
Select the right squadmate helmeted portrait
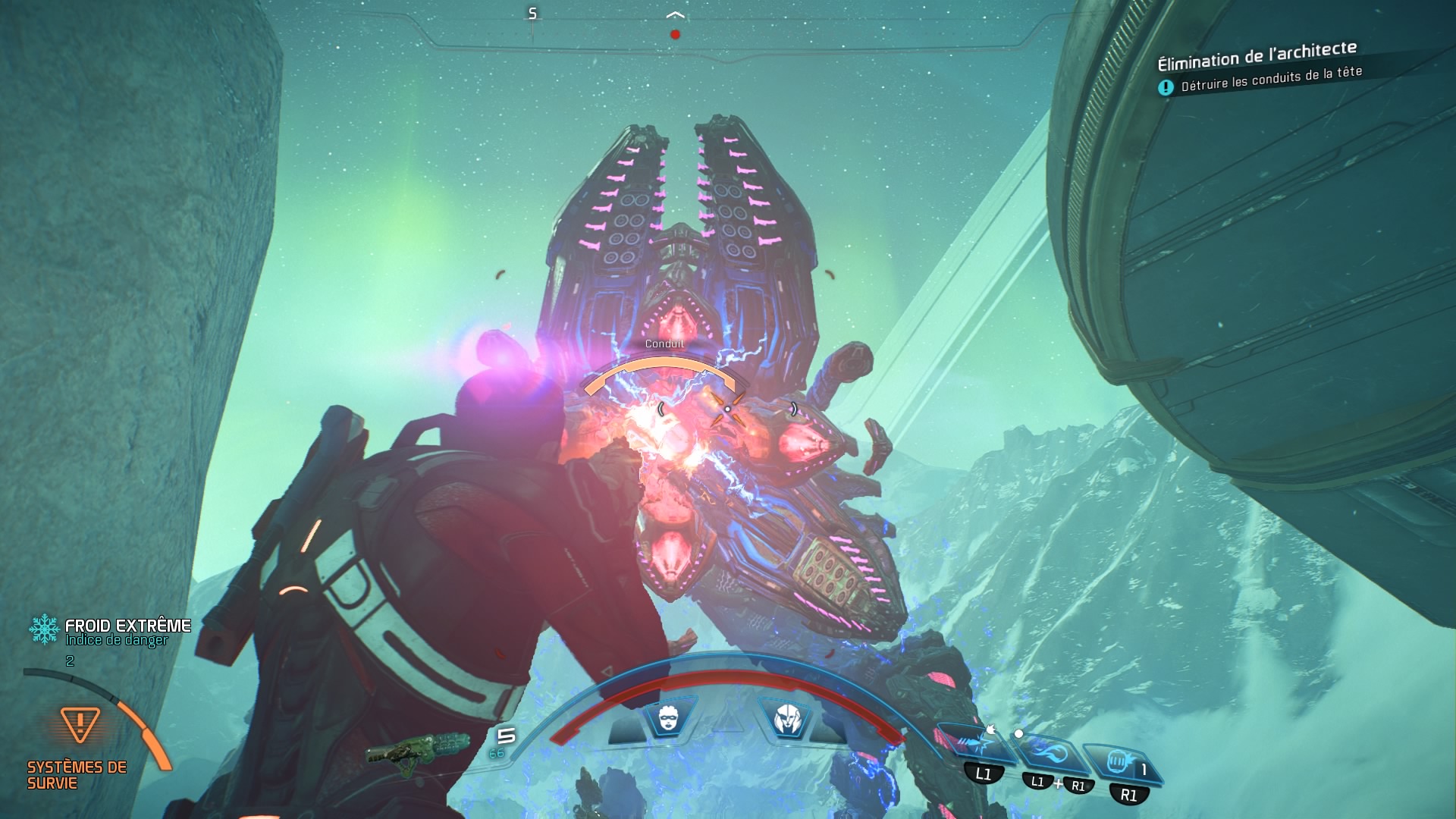point(786,717)
